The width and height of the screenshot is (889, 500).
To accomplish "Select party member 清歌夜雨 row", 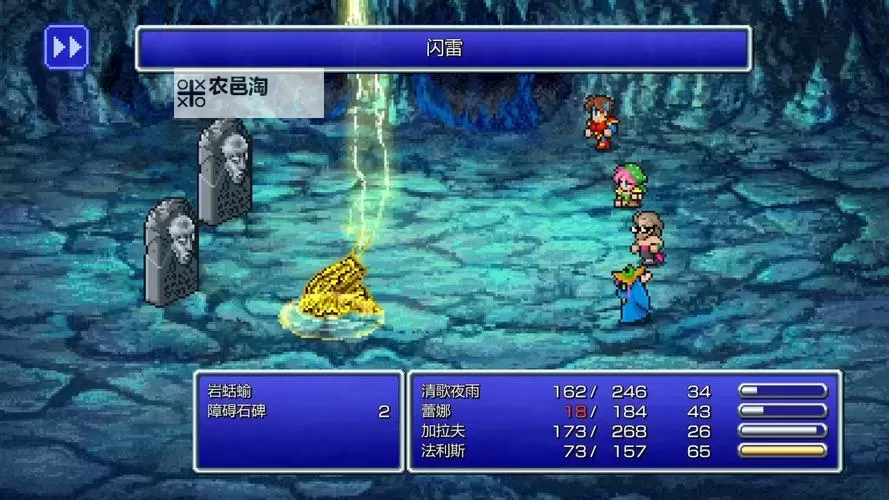I will (x=451, y=391).
